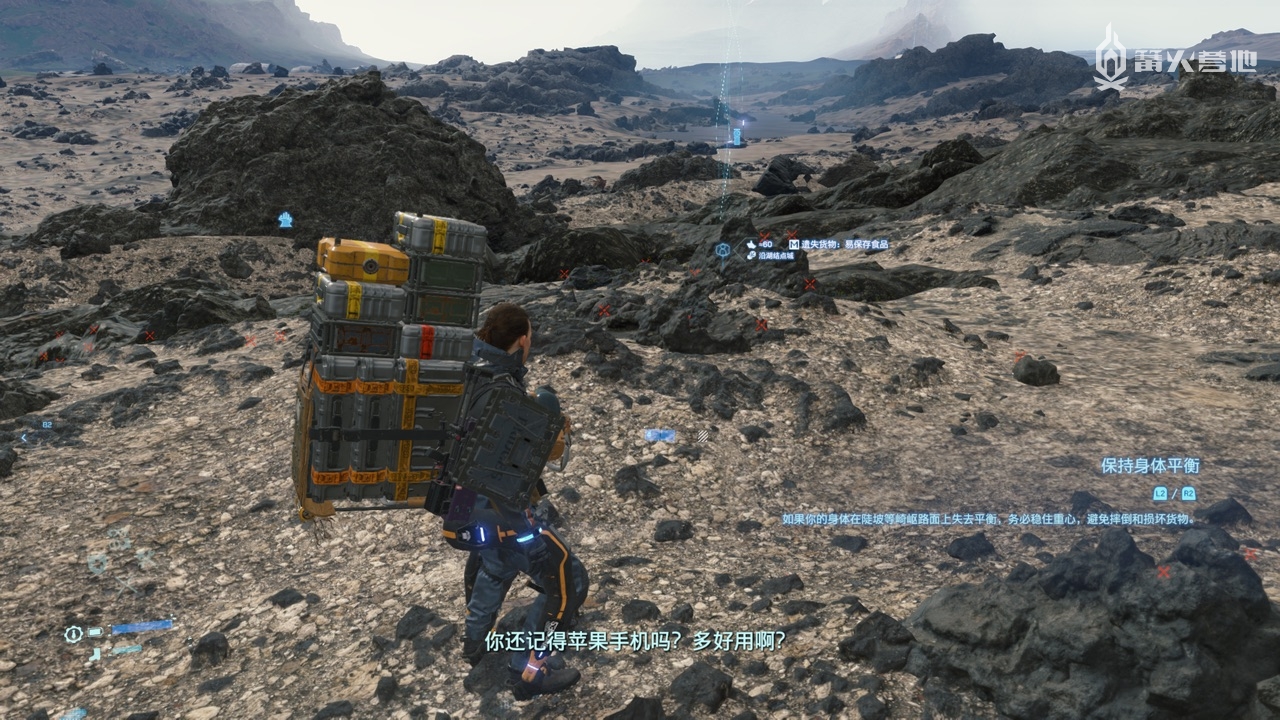This screenshot has height=720, width=1280.
Task: Click the boot durability icon
Action: click(95, 654)
